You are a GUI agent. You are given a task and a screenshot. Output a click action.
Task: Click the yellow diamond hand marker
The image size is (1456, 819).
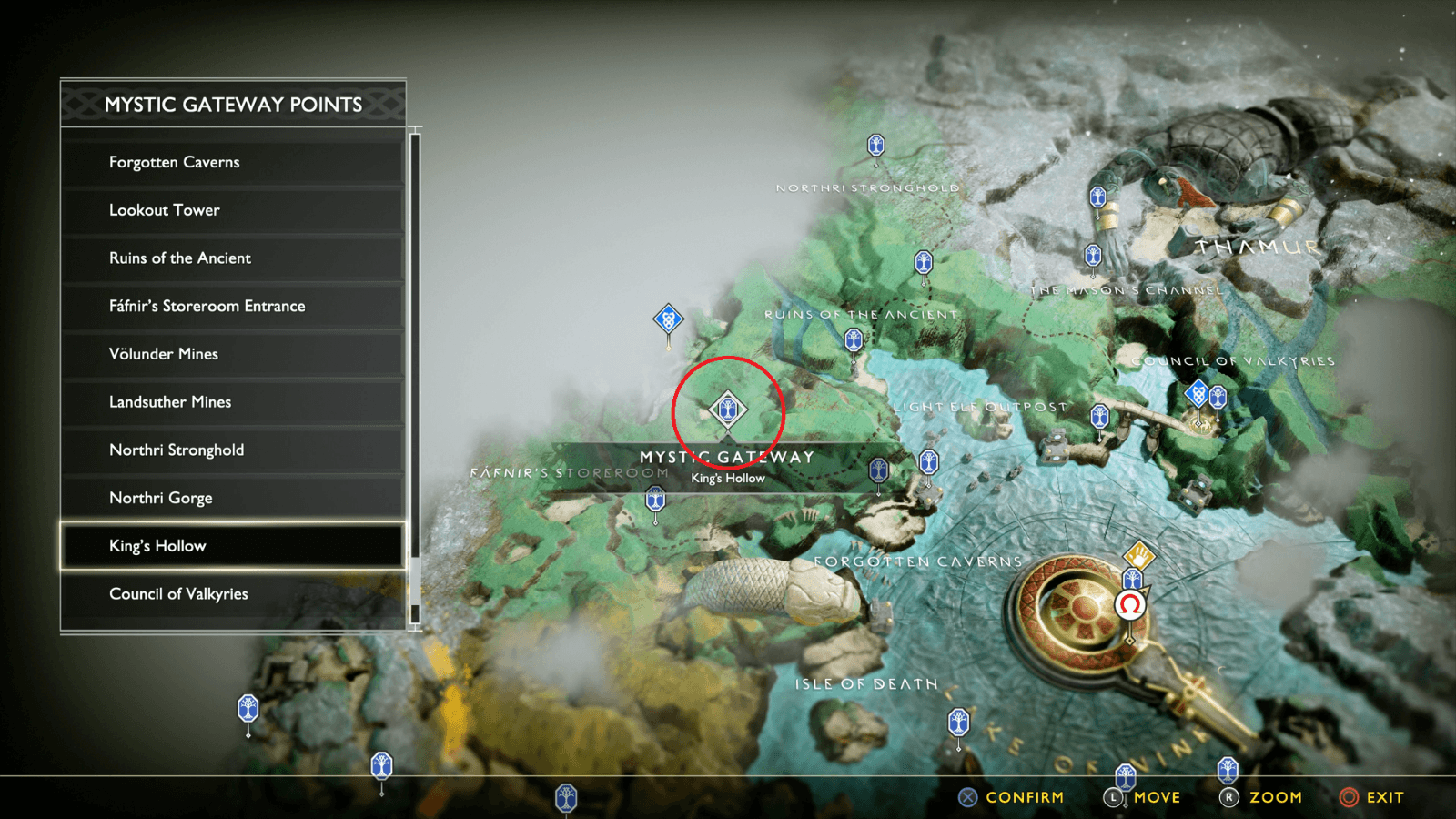(1138, 554)
